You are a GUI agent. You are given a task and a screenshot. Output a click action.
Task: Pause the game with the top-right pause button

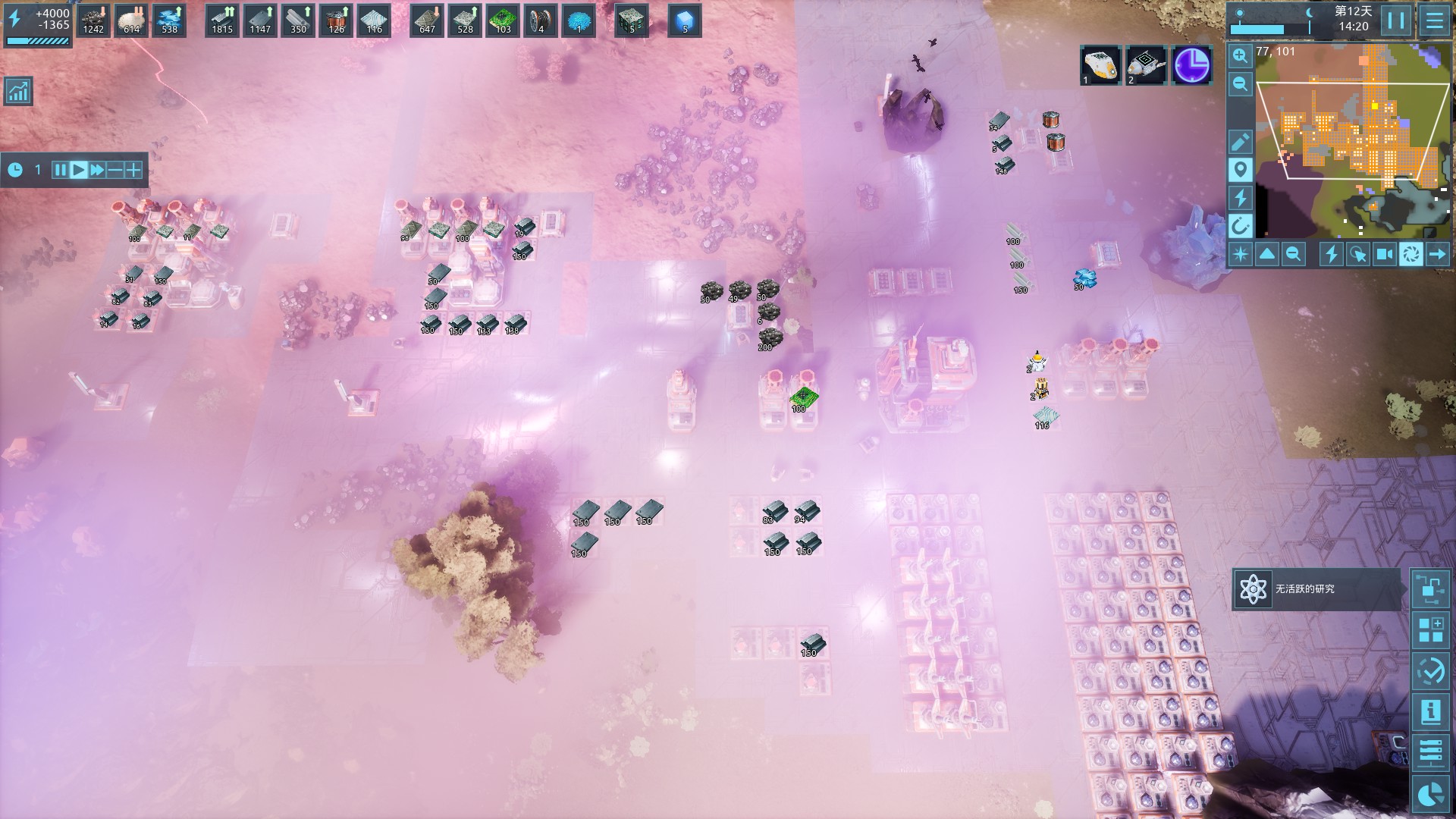(x=1396, y=20)
